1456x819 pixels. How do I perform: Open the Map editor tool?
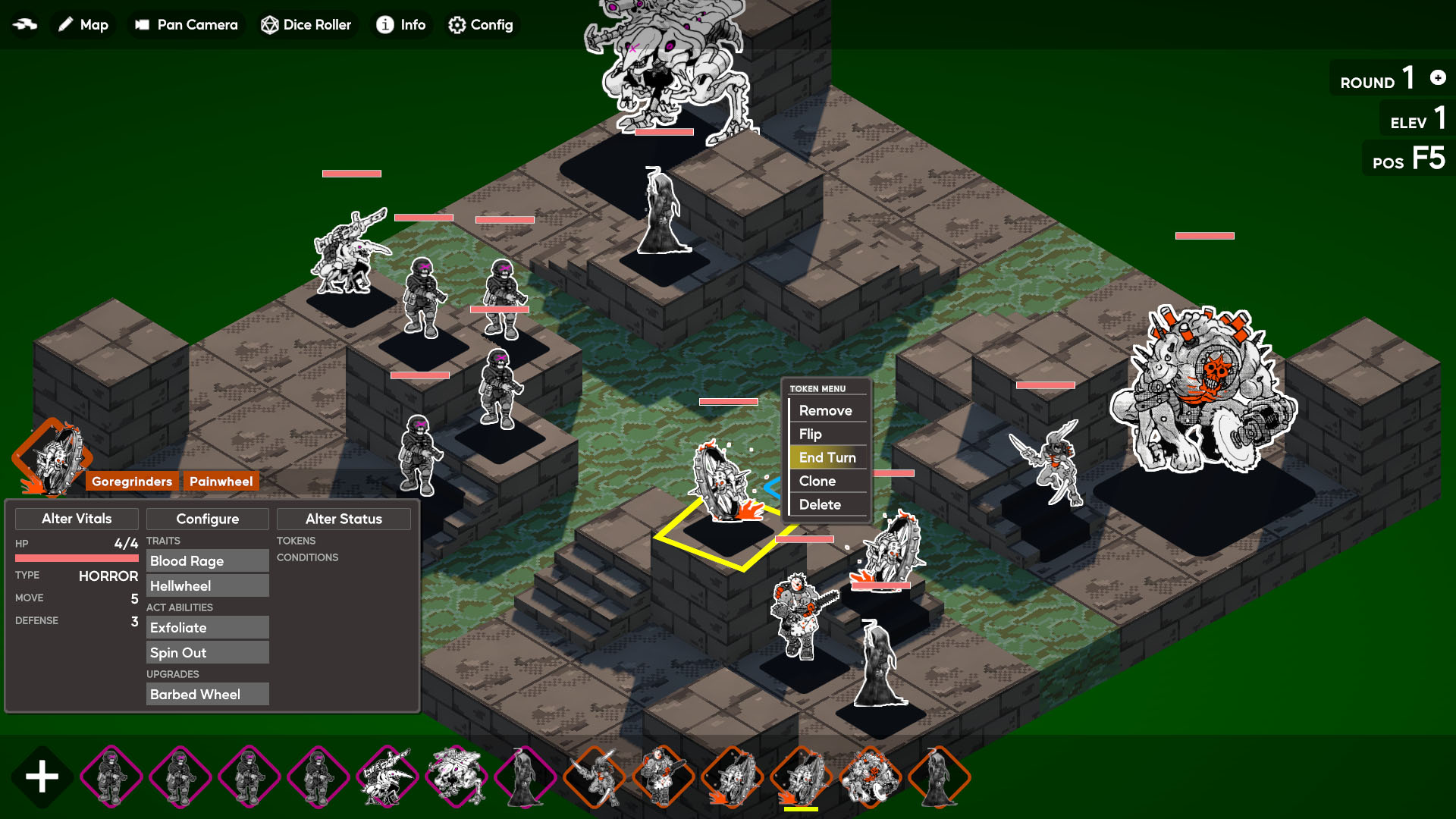[x=83, y=25]
